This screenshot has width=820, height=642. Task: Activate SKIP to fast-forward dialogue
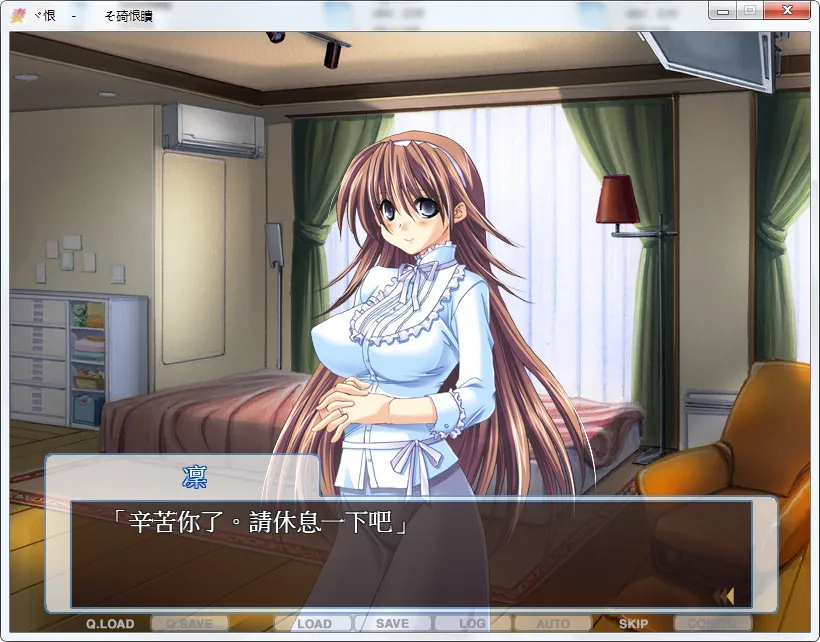pos(633,624)
